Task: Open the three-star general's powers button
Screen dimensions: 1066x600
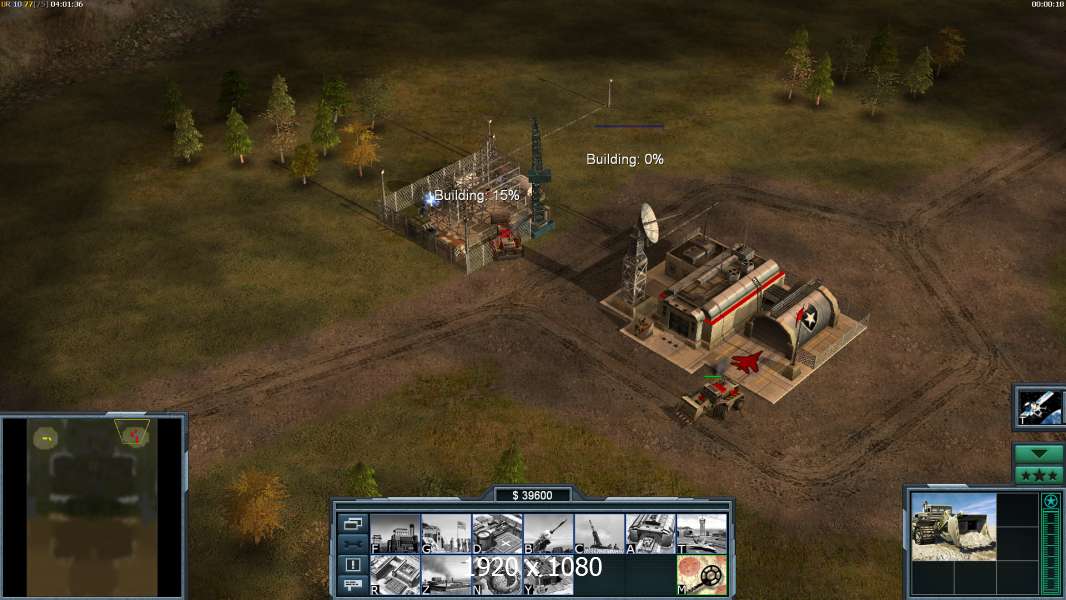Action: point(1038,475)
